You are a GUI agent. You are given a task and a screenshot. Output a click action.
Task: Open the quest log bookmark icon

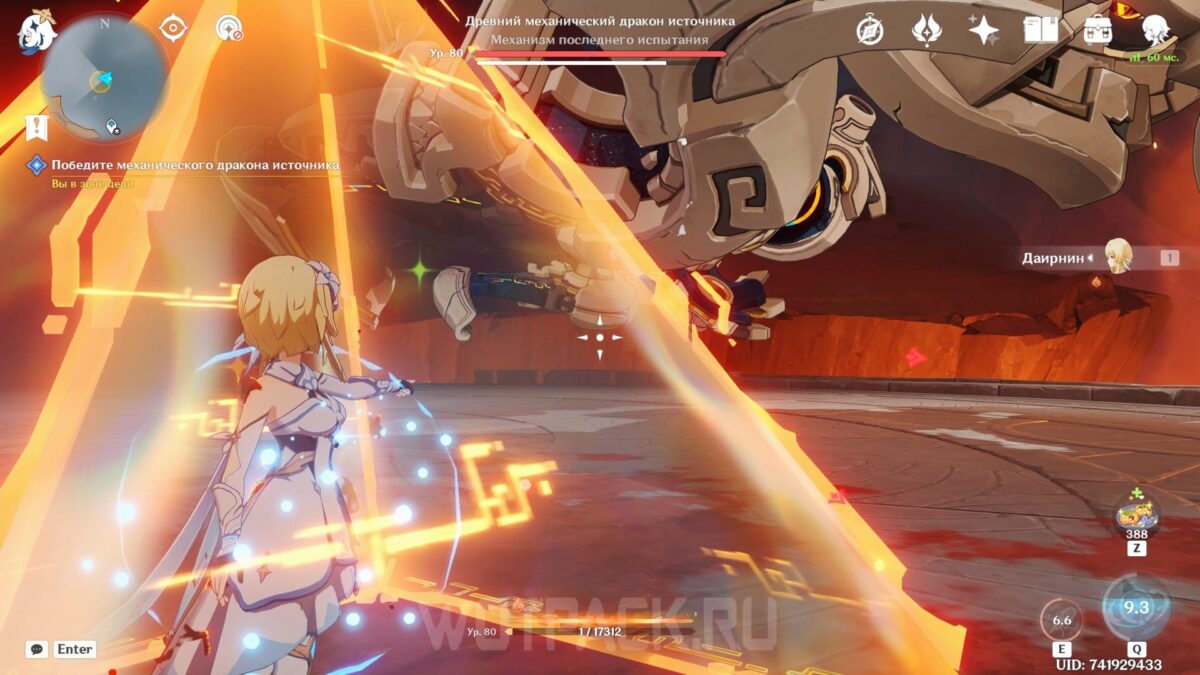[36, 128]
